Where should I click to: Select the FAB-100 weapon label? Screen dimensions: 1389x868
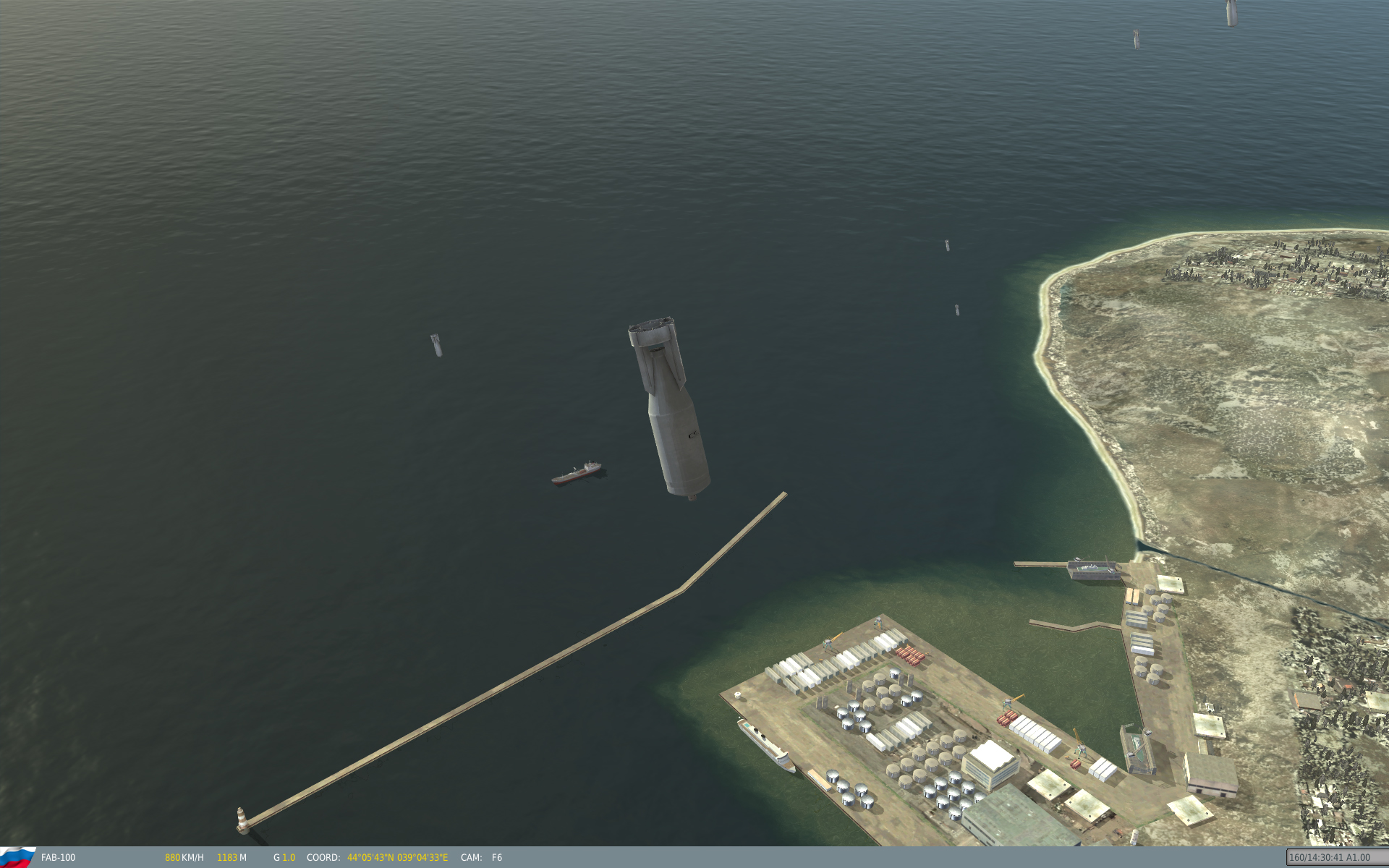[58, 857]
